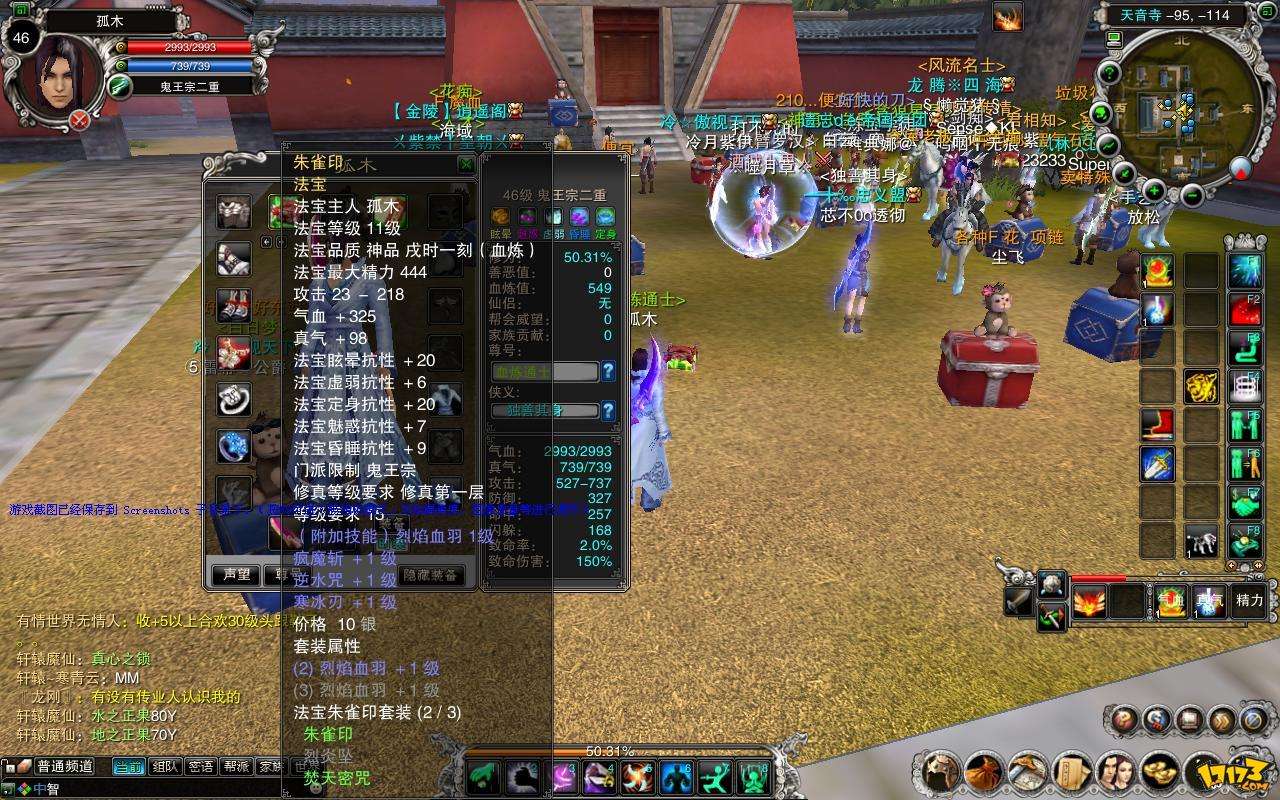Open the couple relationship icon in bottom-right menu
Screen dimensions: 1280x800
click(x=1115, y=772)
